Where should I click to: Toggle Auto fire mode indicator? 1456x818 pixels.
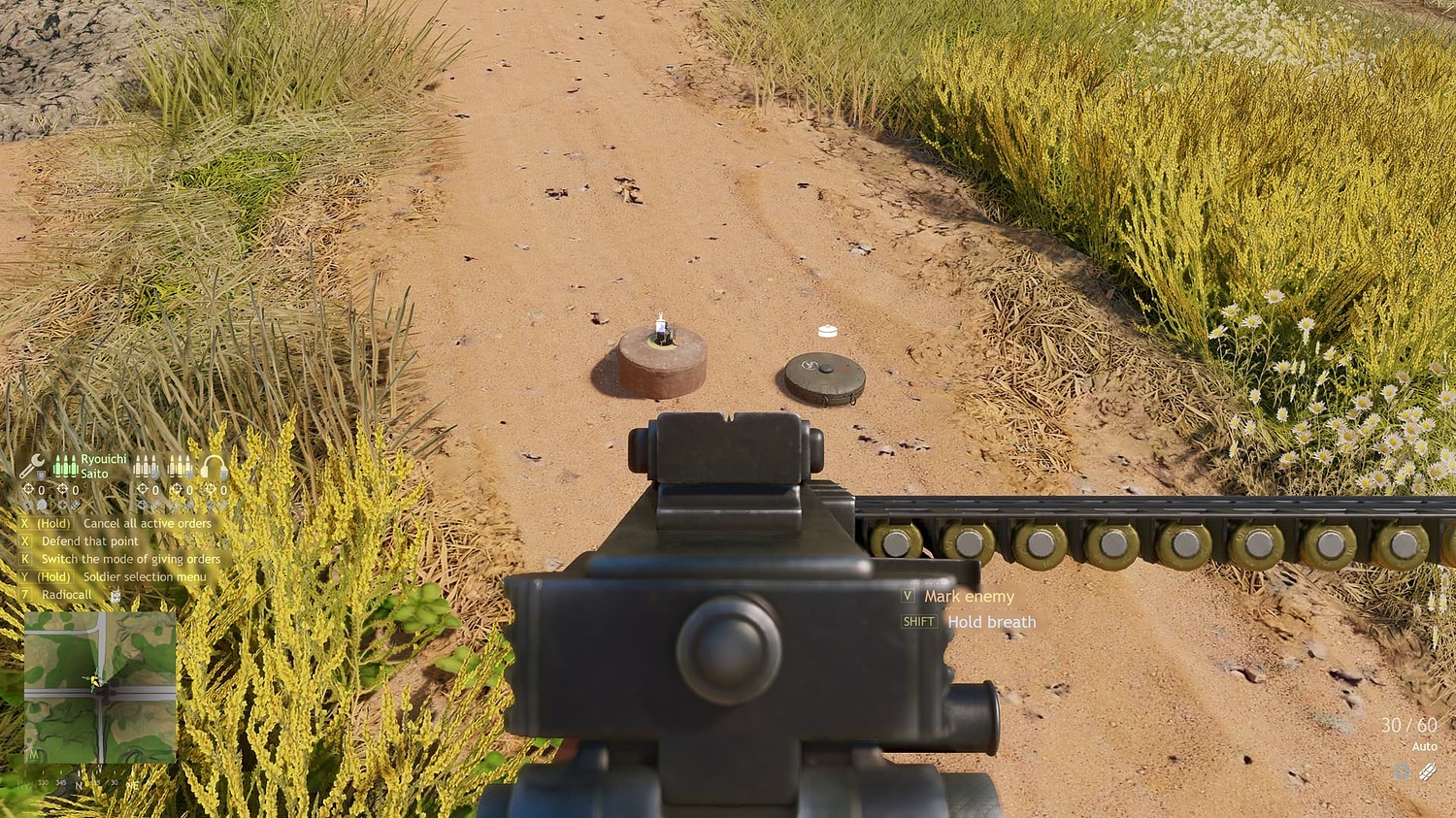(1425, 747)
